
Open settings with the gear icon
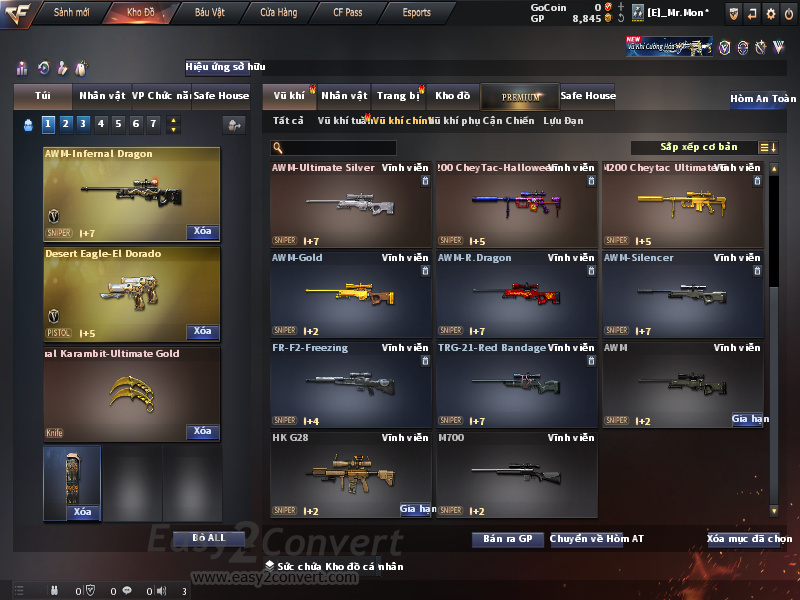[771, 13]
